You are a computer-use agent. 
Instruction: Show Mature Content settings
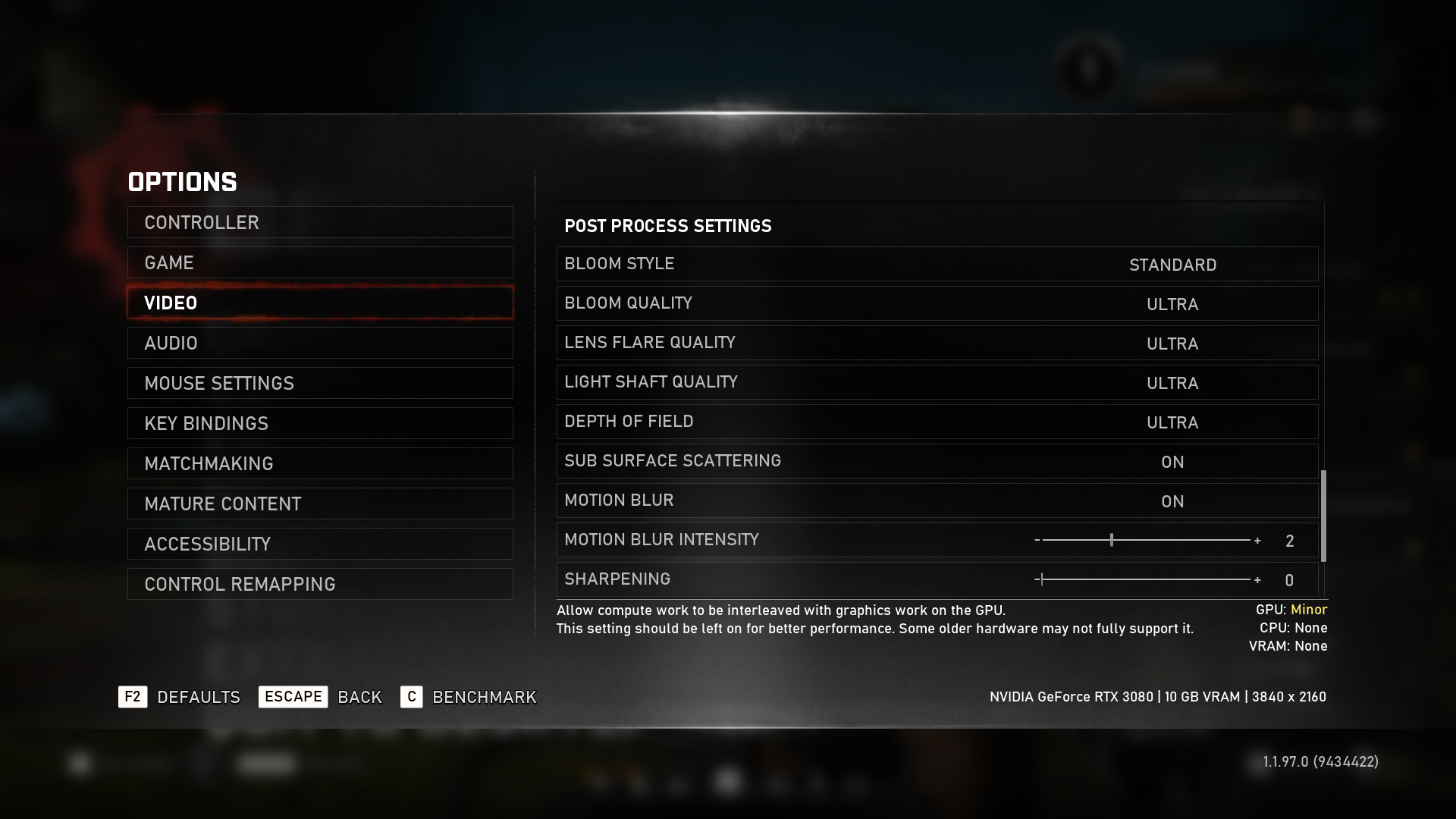point(319,504)
